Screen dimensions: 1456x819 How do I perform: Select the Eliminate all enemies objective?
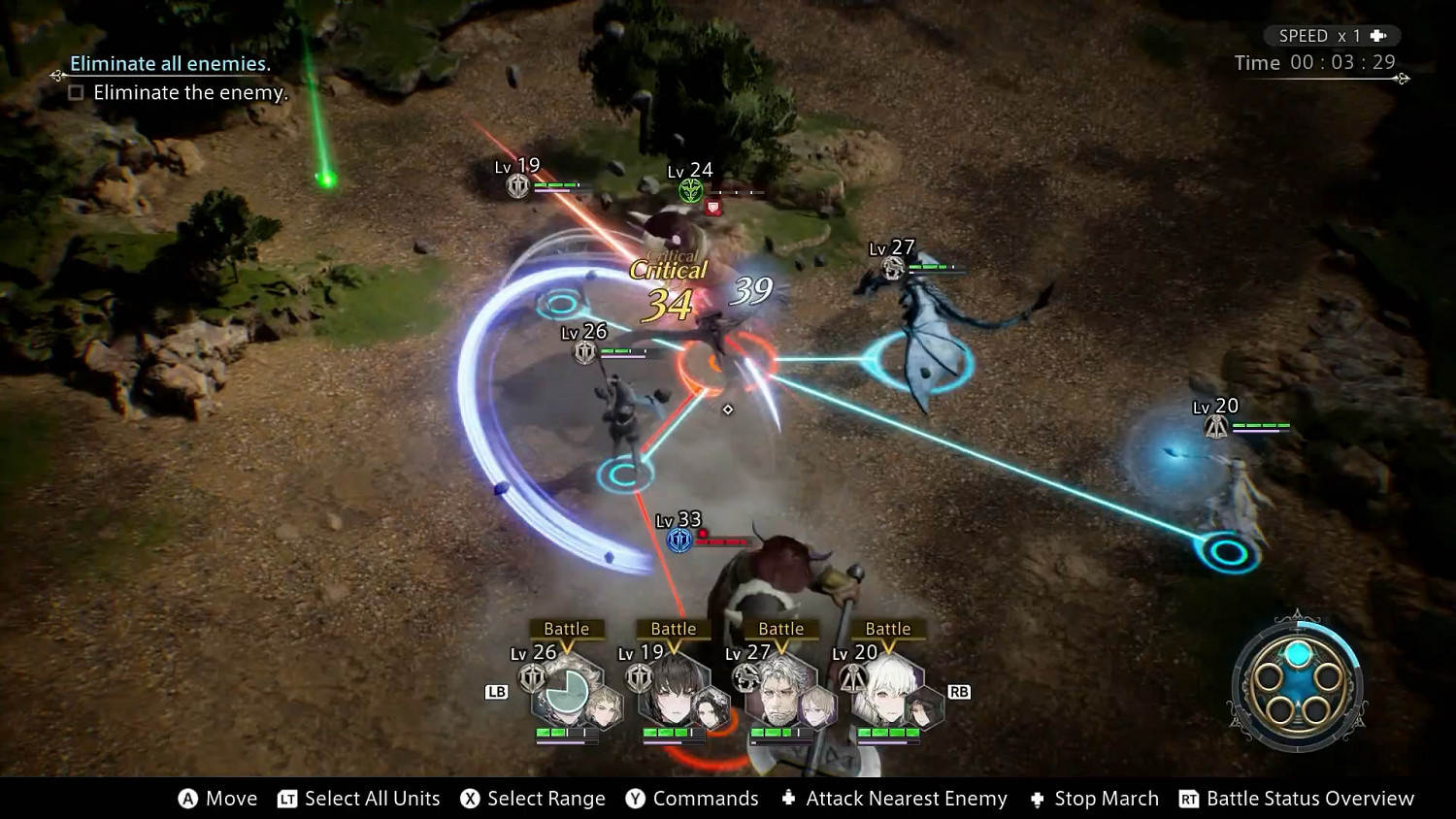click(170, 64)
